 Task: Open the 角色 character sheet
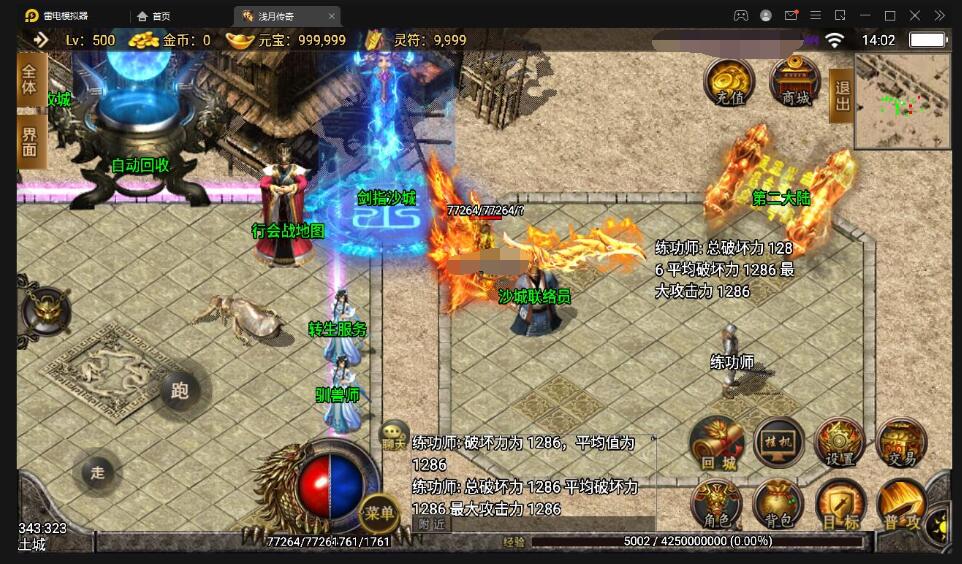(717, 504)
